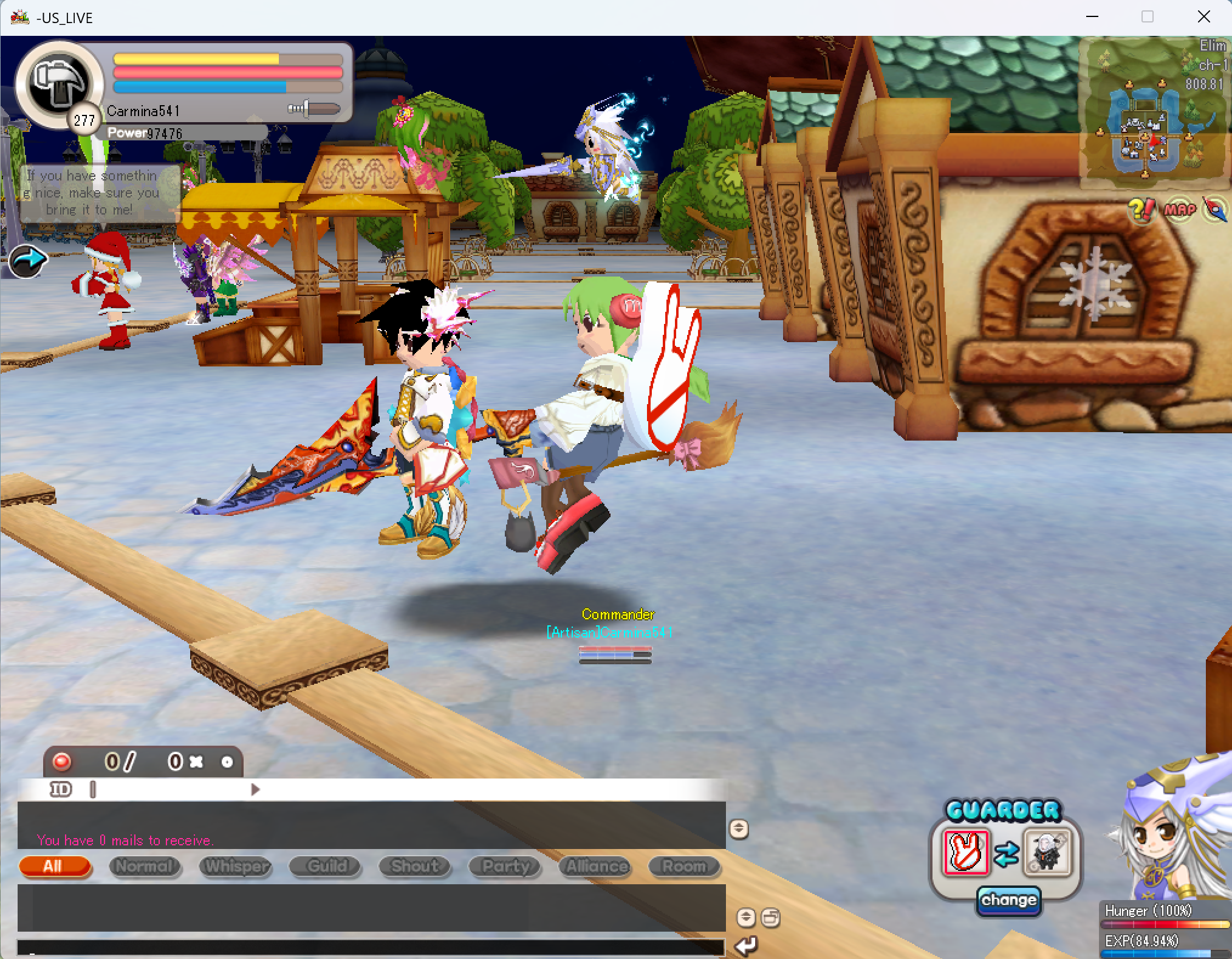Click the All chat tab
The width and height of the screenshot is (1232, 959).
click(55, 866)
